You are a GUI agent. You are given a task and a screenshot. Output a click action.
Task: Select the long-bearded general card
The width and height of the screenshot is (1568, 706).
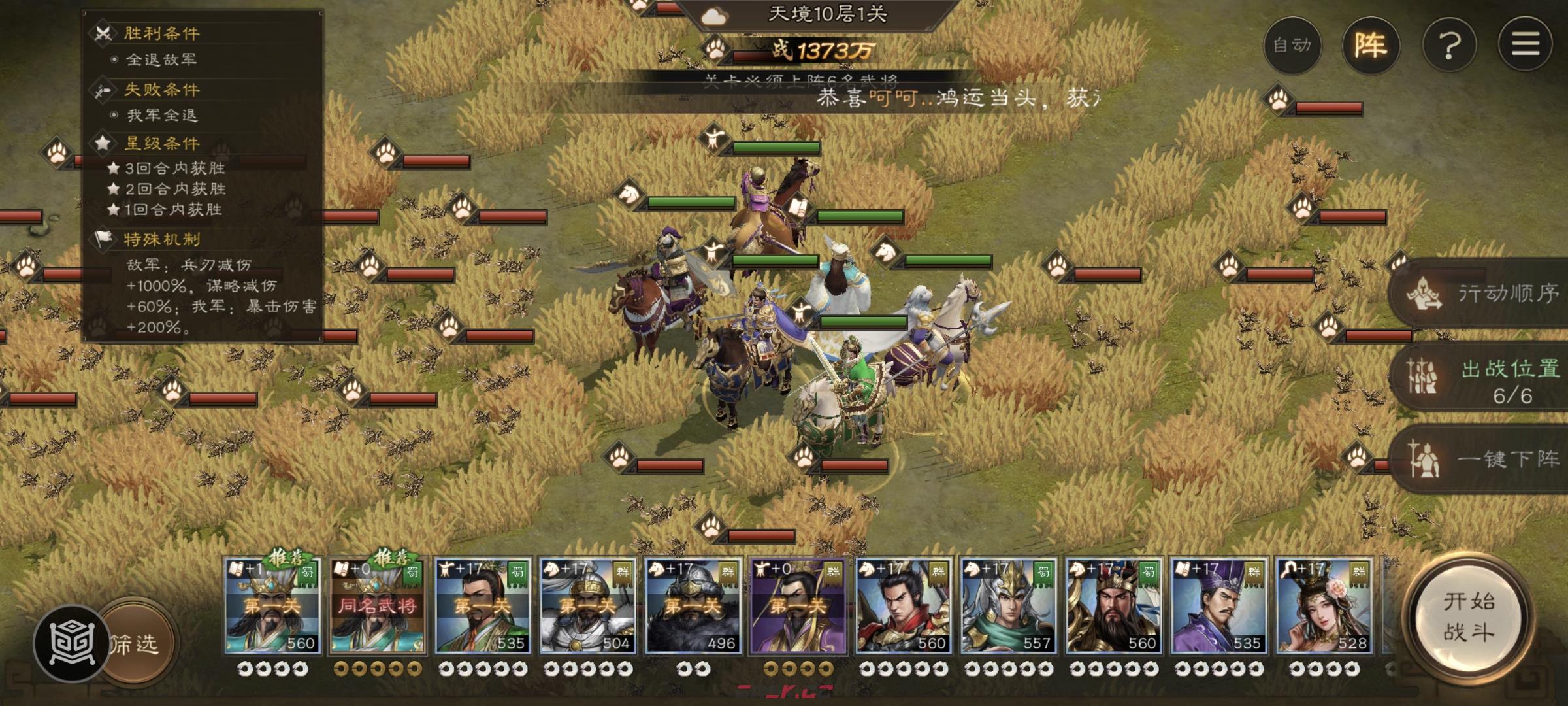1113,606
